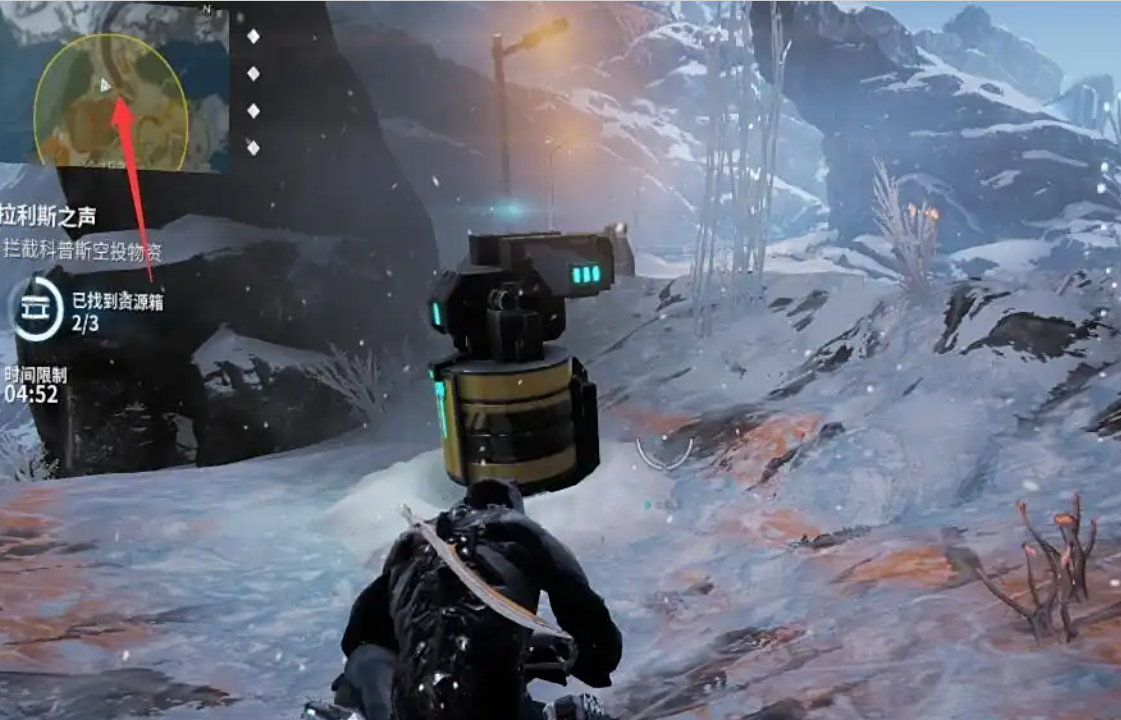The height and width of the screenshot is (720, 1121).
Task: Click the white player arrow on the minimap
Action: click(x=105, y=85)
